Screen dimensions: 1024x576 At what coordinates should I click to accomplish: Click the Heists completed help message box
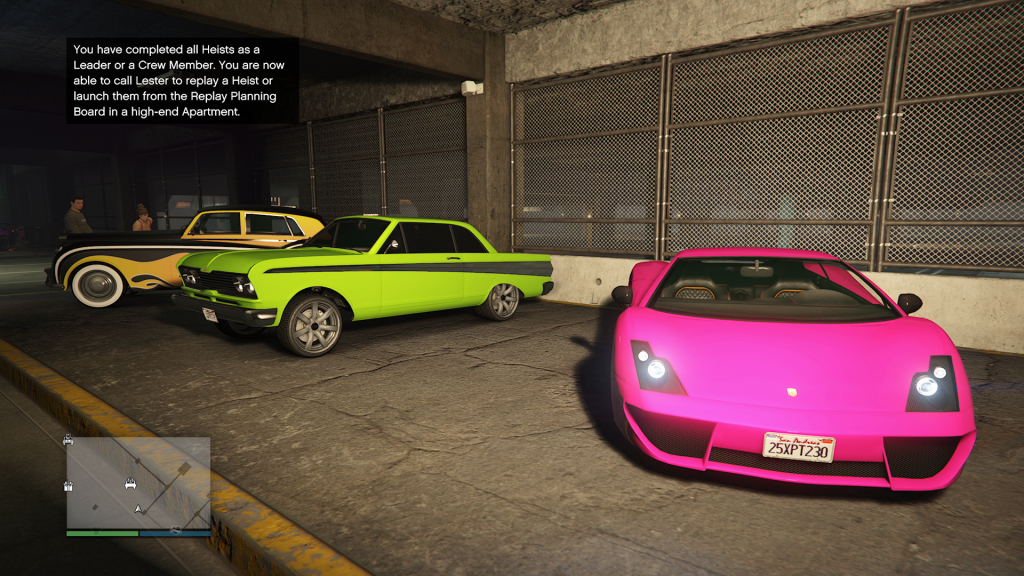point(183,80)
